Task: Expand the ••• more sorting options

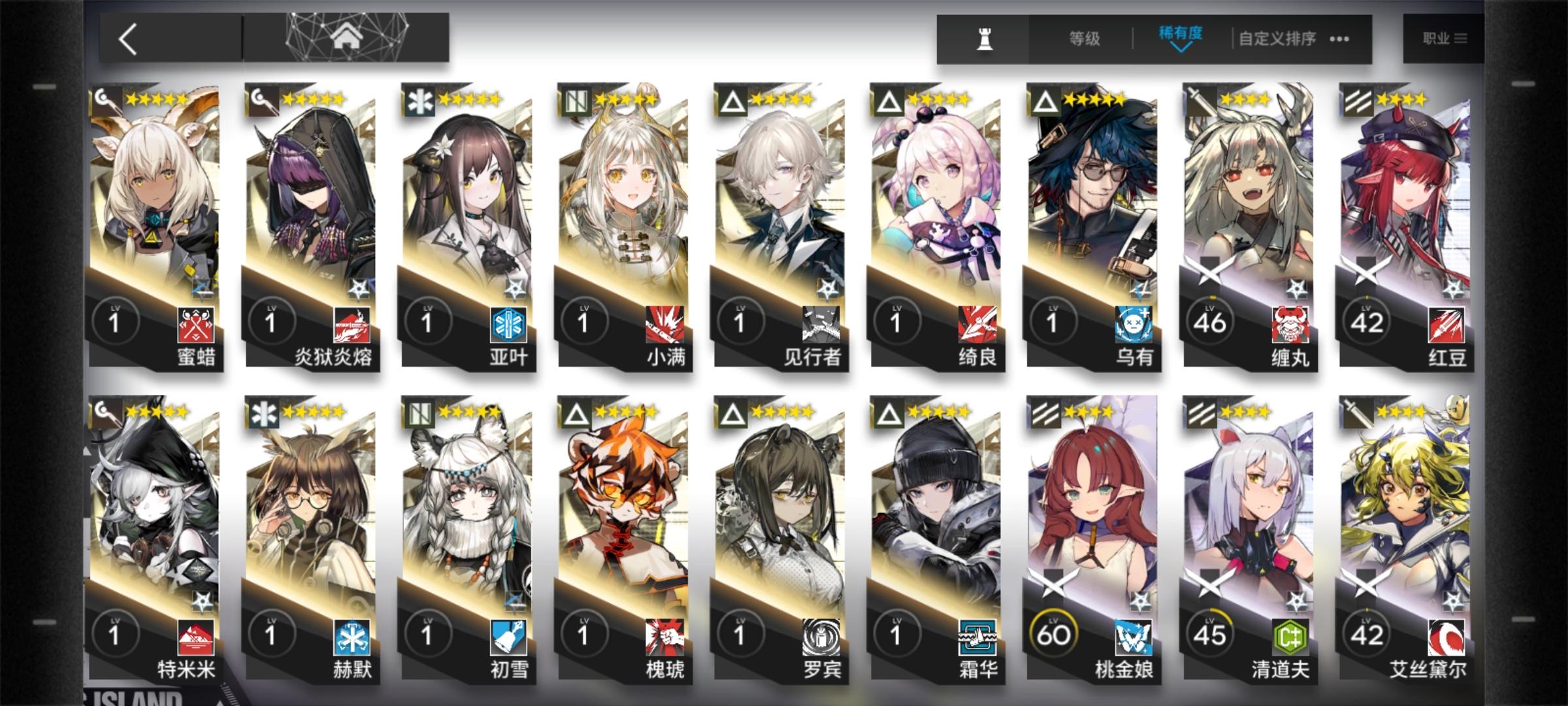Action: [1340, 40]
